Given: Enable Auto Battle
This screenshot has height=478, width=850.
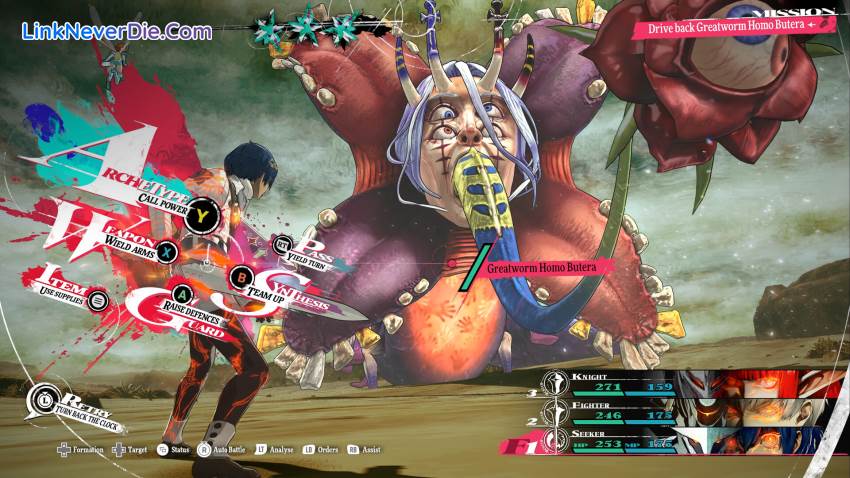Looking at the screenshot, I should (223, 450).
